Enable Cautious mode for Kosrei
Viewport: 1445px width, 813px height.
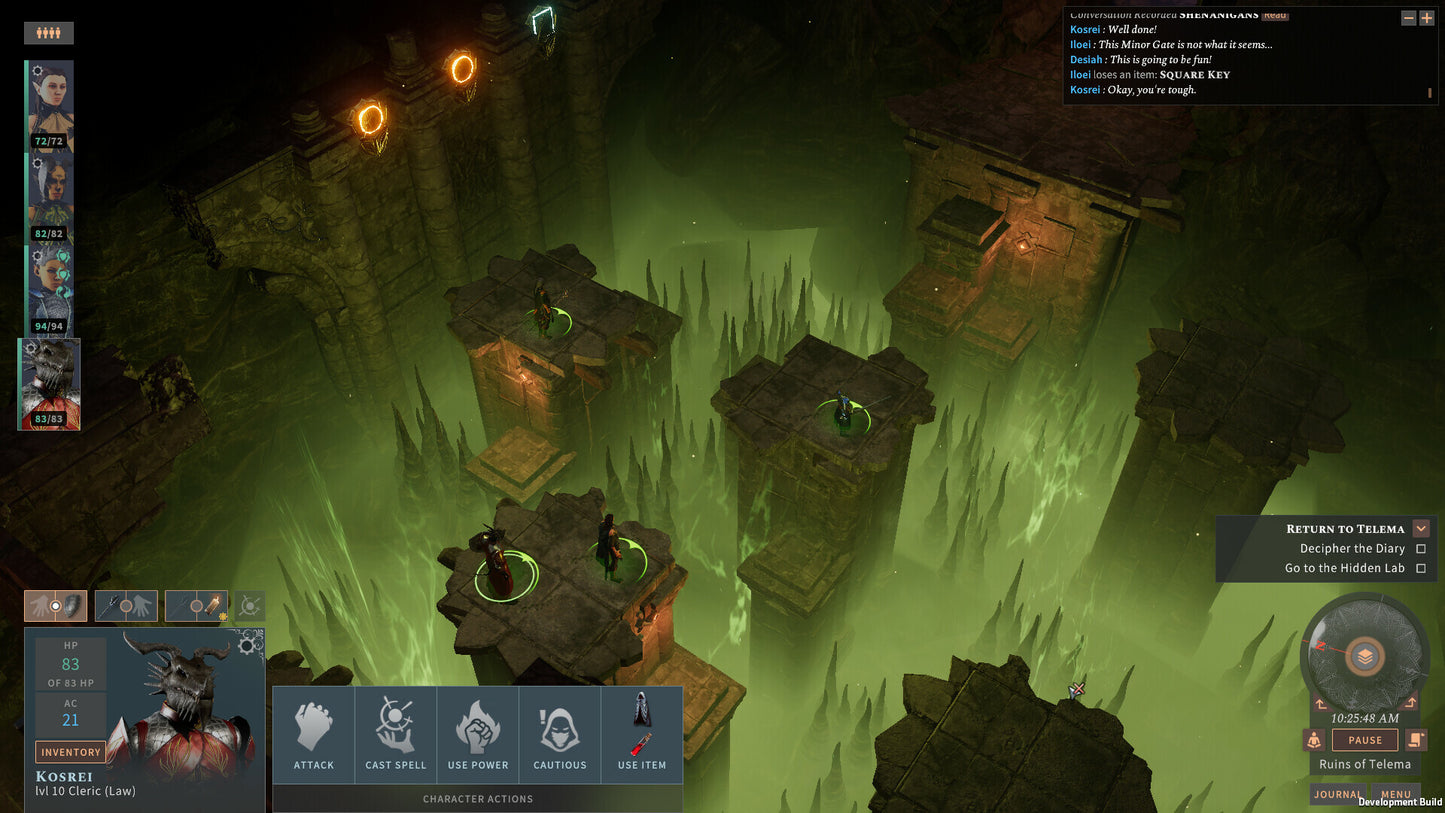click(x=560, y=733)
